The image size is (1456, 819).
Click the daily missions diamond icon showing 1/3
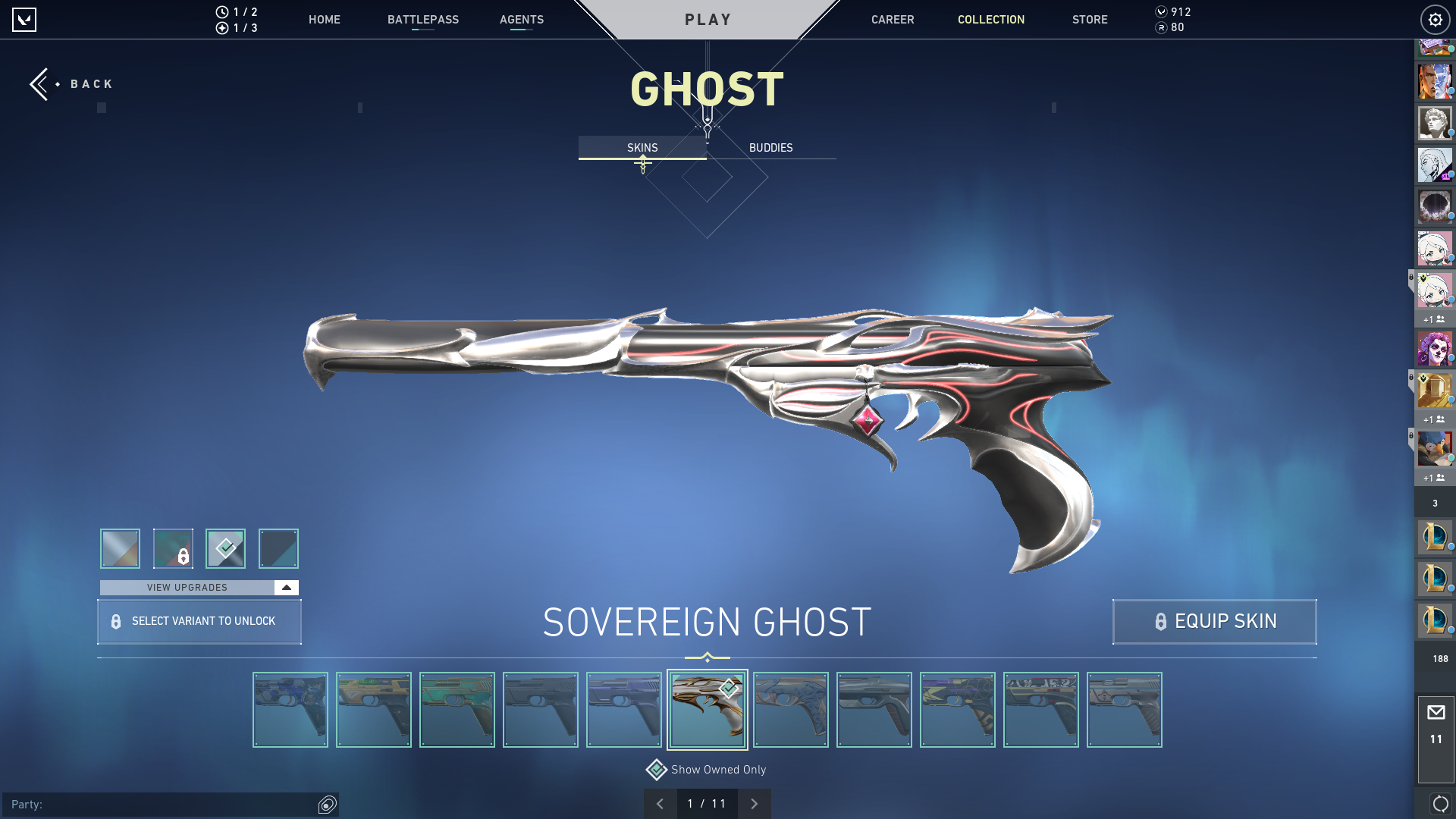tap(222, 28)
